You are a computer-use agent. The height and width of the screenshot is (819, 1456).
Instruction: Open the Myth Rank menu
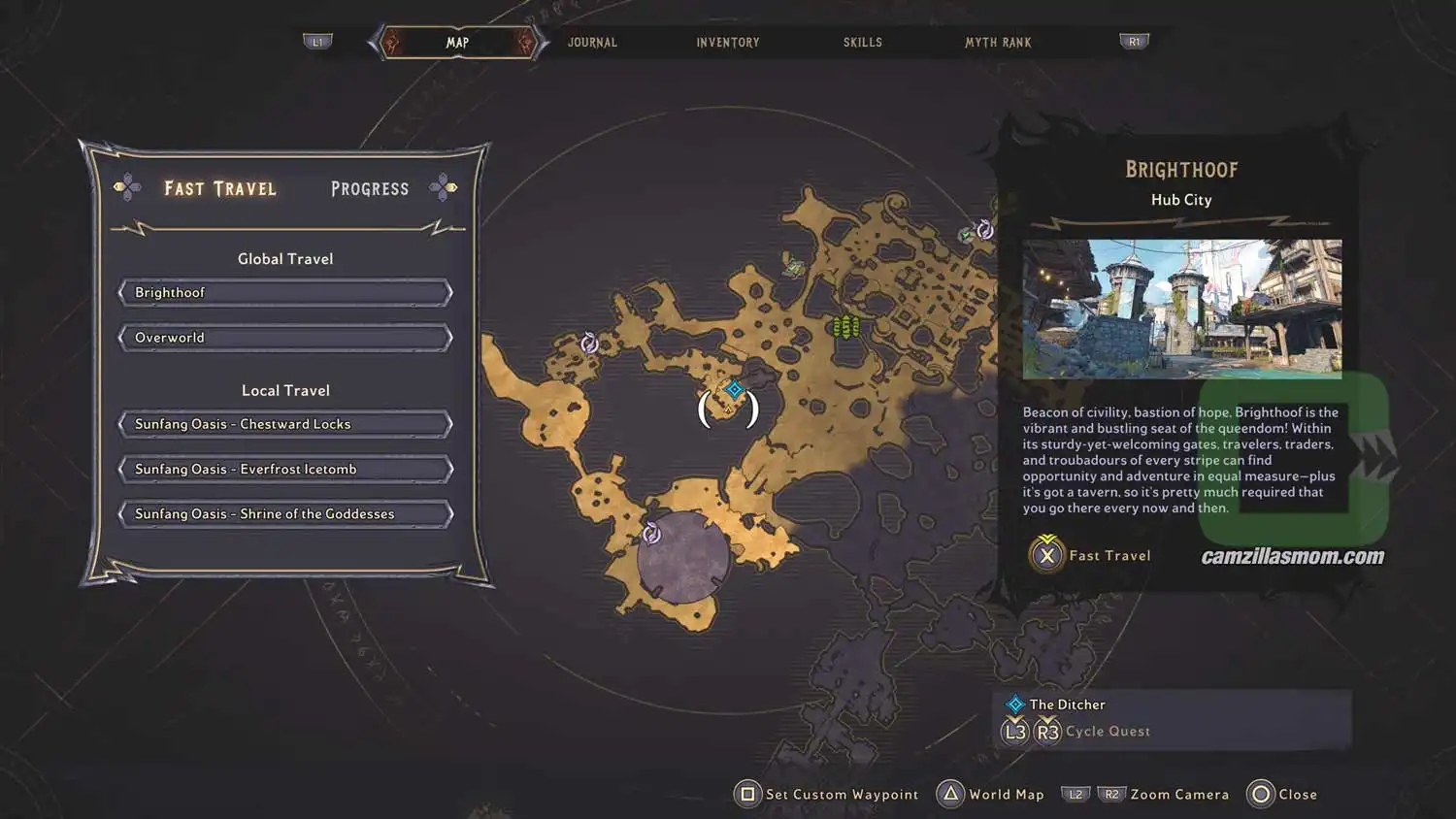tap(998, 42)
